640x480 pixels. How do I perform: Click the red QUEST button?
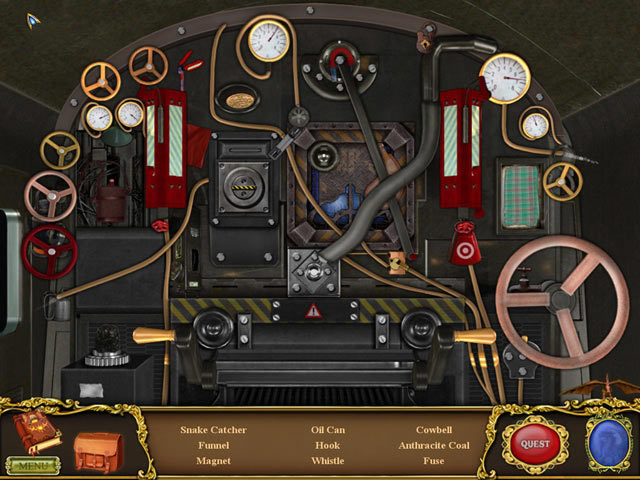pos(535,443)
